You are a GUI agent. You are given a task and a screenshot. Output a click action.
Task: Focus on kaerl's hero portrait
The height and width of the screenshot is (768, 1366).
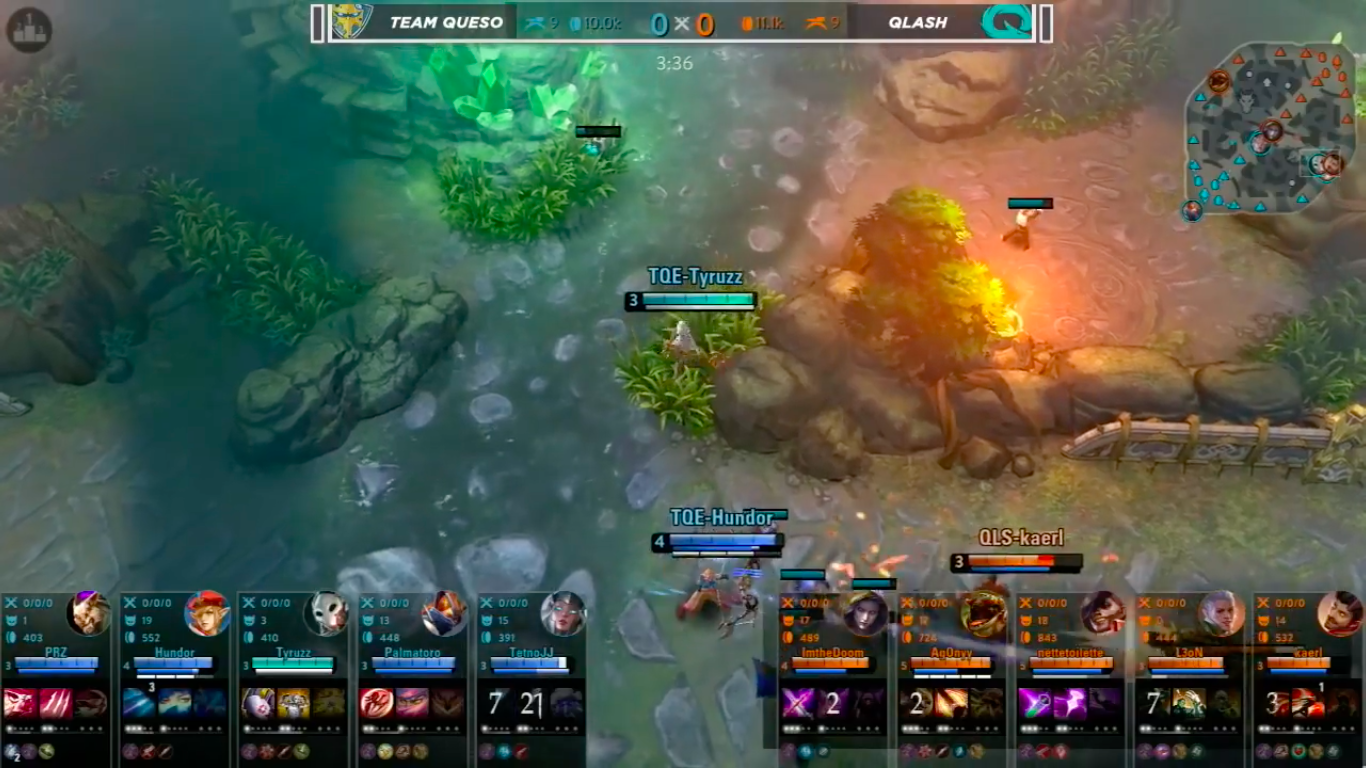(1340, 613)
